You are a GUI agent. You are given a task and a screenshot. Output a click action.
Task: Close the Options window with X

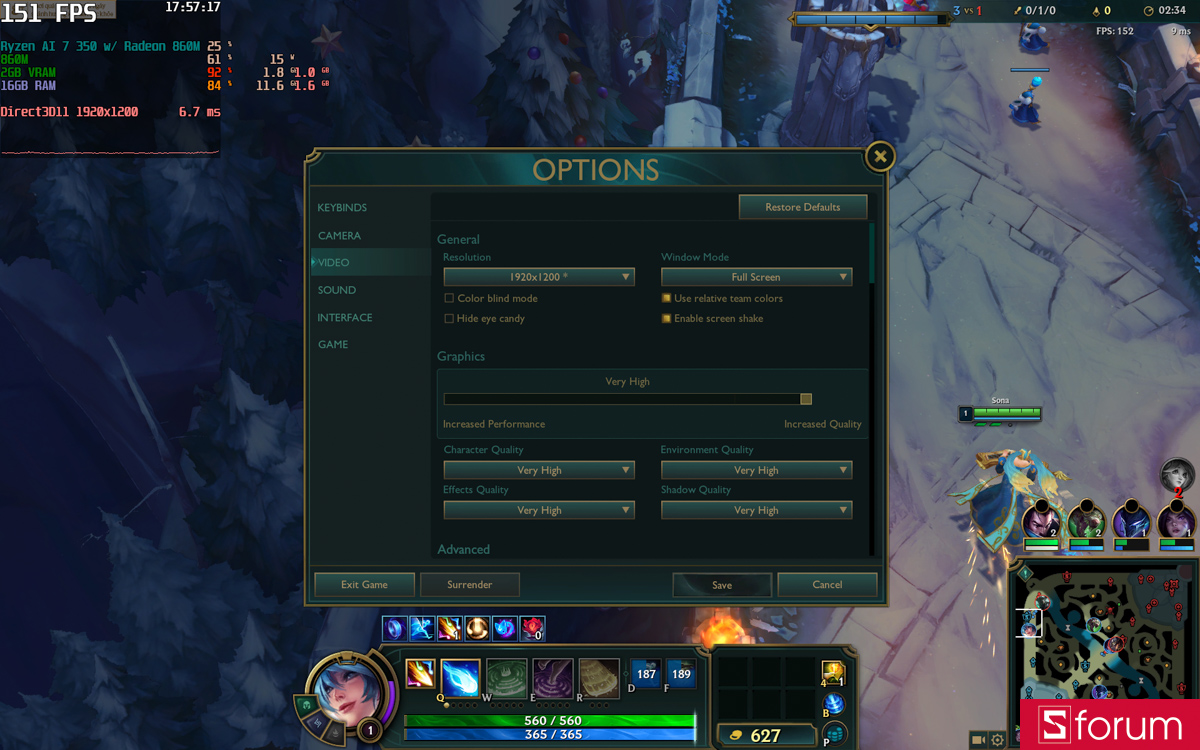[879, 156]
